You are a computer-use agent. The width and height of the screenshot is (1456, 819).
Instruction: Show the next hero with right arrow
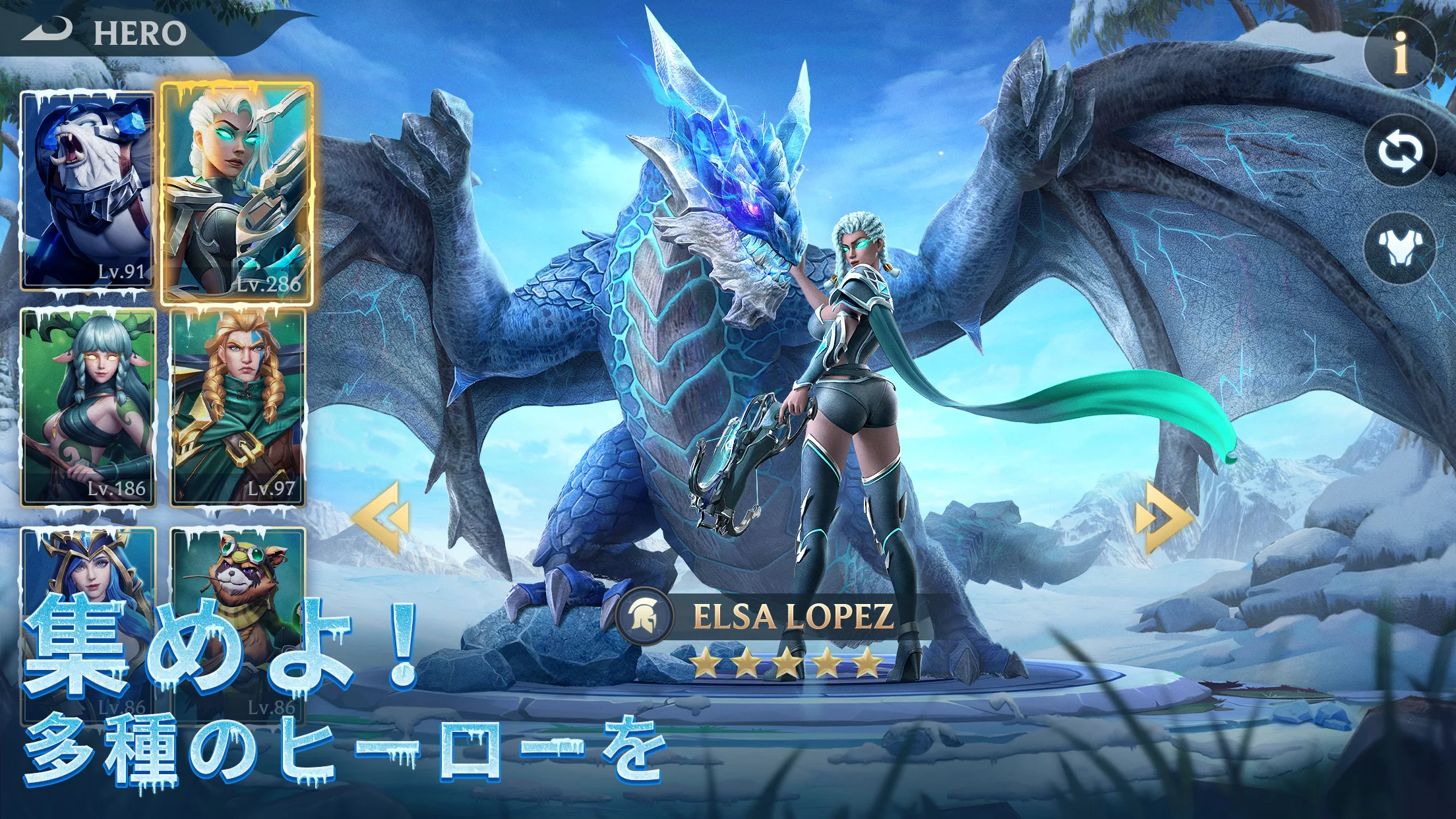(1163, 516)
